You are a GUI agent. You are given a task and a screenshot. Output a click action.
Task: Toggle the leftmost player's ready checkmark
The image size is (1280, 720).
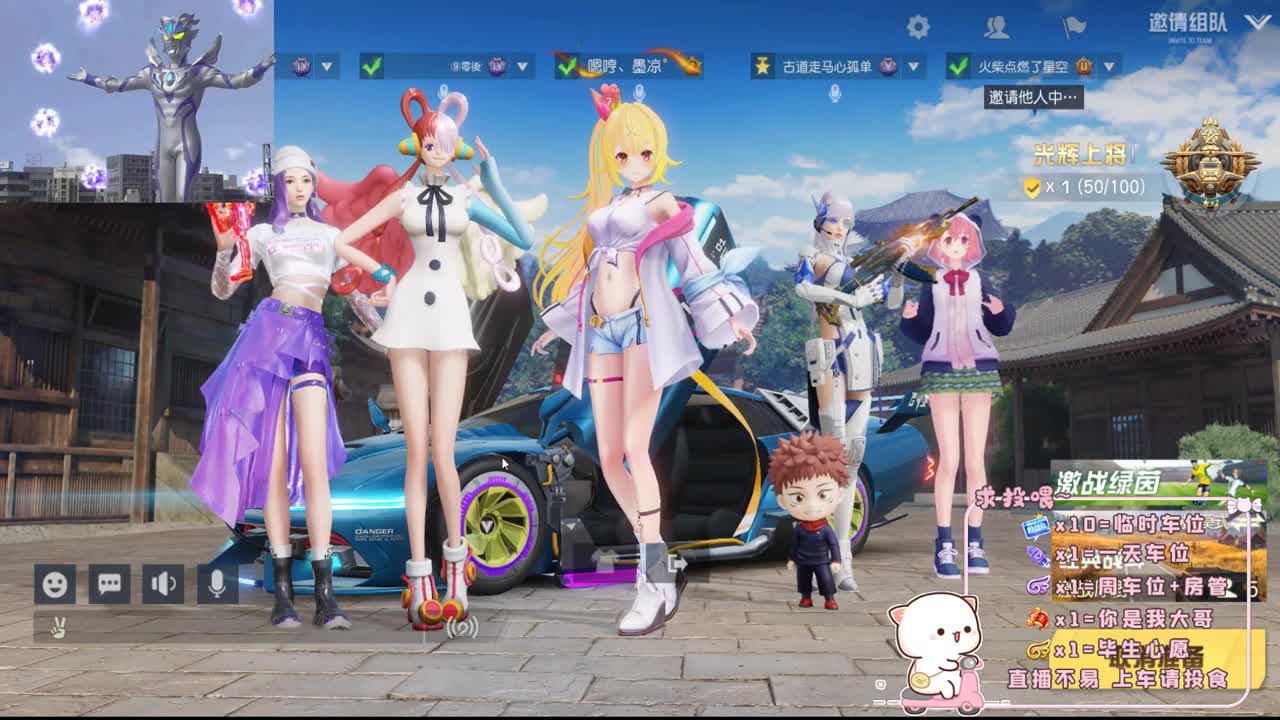370,65
